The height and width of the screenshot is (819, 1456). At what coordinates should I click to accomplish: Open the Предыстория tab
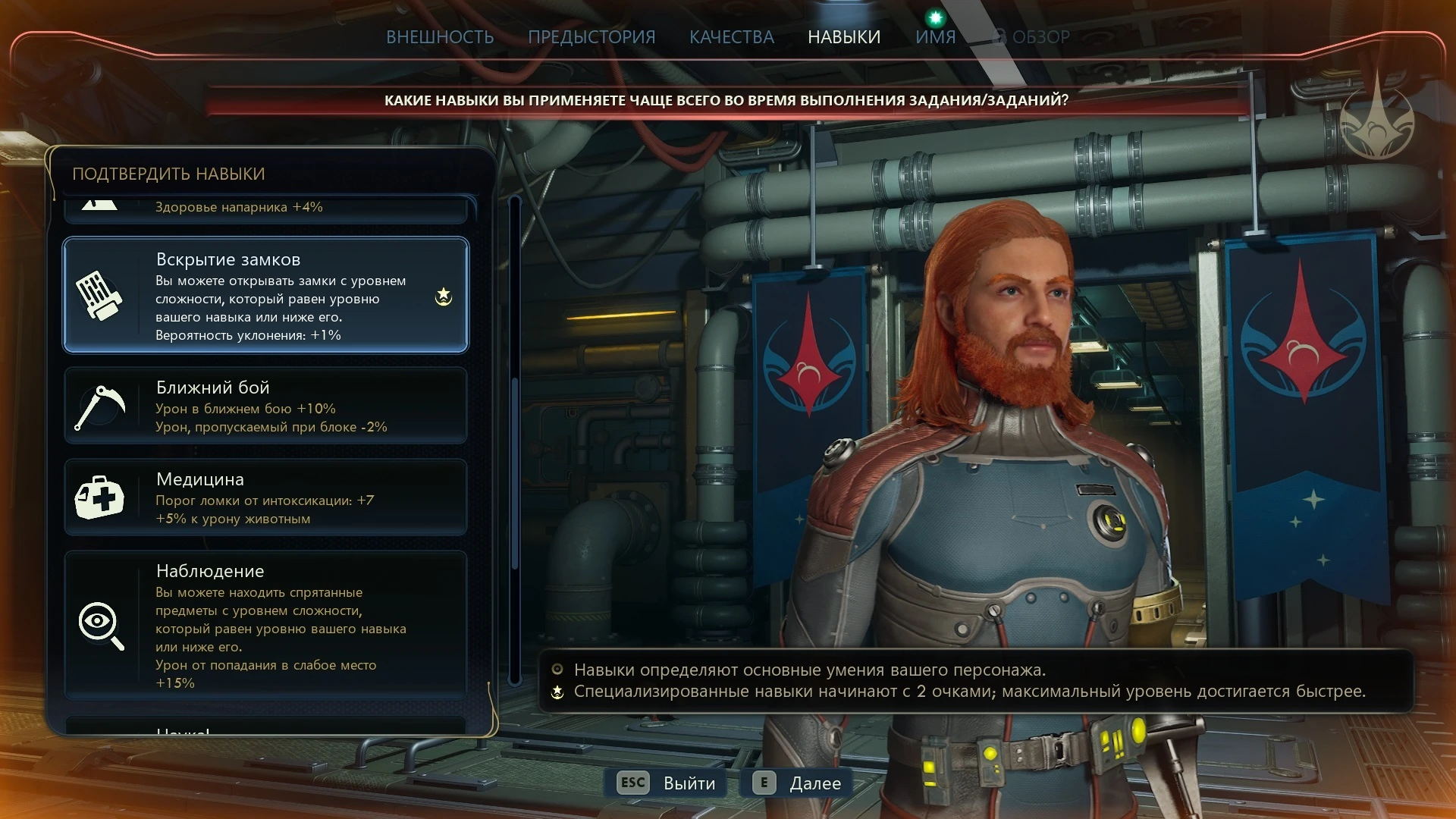point(591,37)
